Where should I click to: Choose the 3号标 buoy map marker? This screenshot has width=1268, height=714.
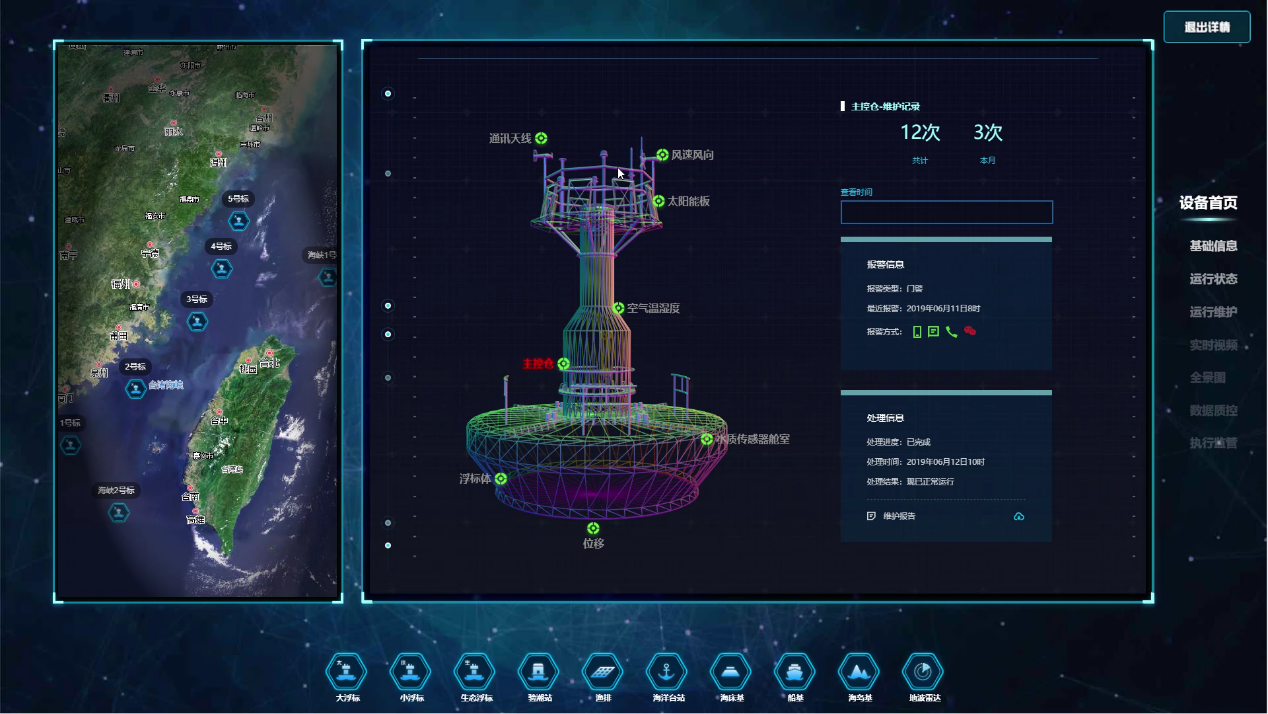coord(198,321)
